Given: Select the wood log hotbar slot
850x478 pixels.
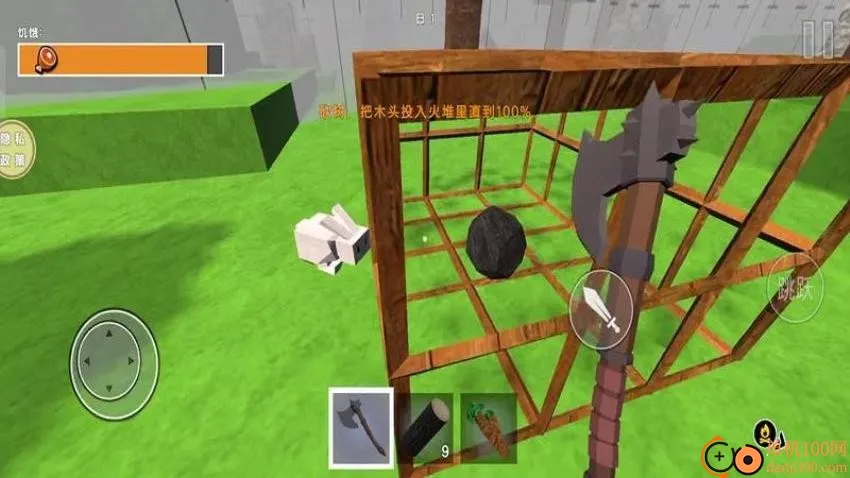Looking at the screenshot, I should click(x=427, y=428).
